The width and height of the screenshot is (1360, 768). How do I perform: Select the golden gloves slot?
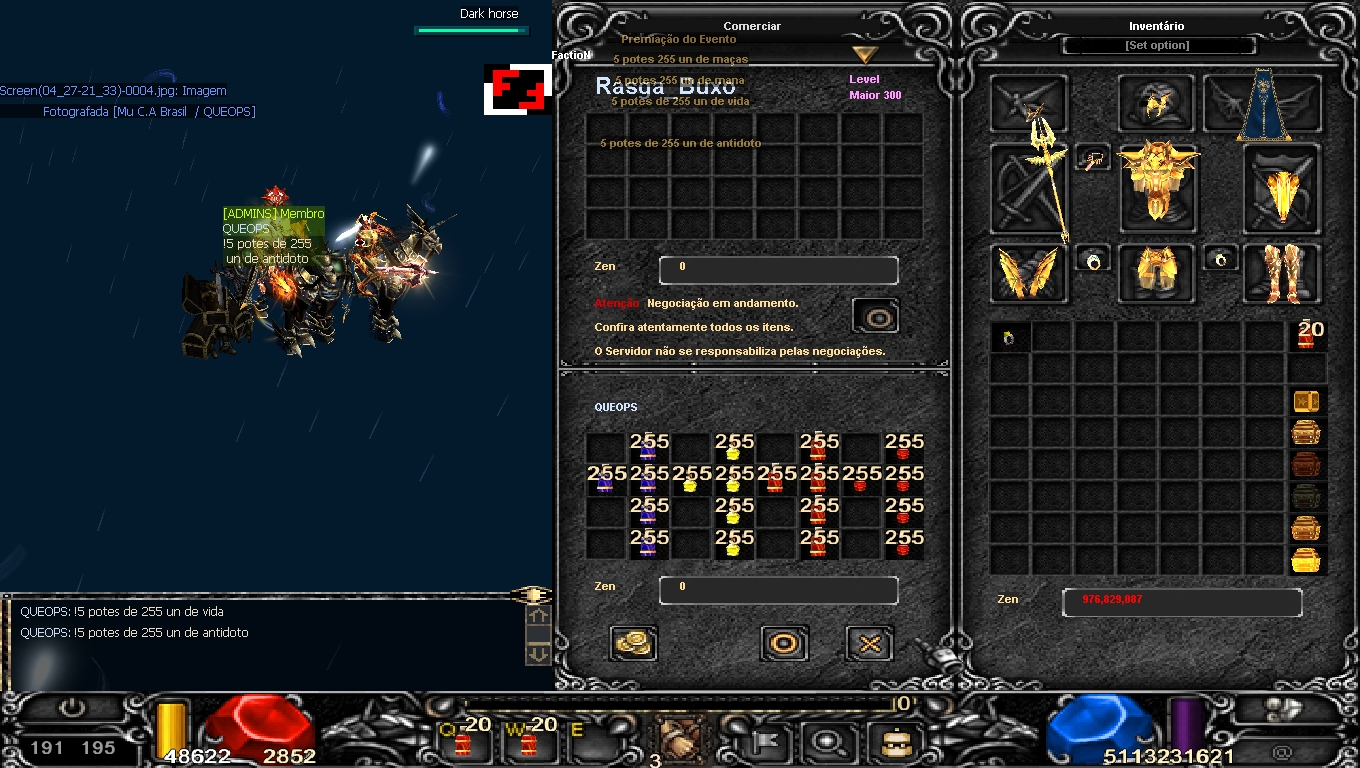tap(1029, 273)
